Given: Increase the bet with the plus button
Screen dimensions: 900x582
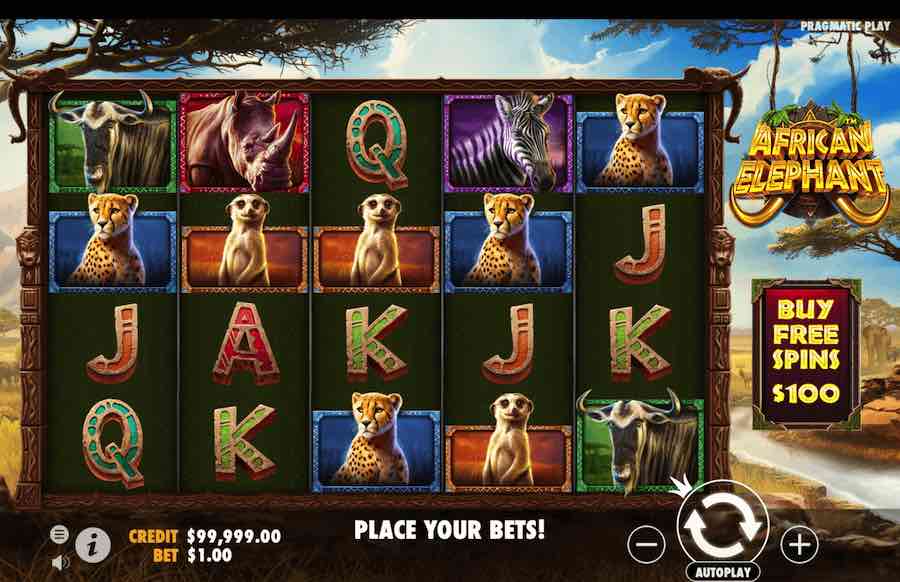Looking at the screenshot, I should pos(799,544).
